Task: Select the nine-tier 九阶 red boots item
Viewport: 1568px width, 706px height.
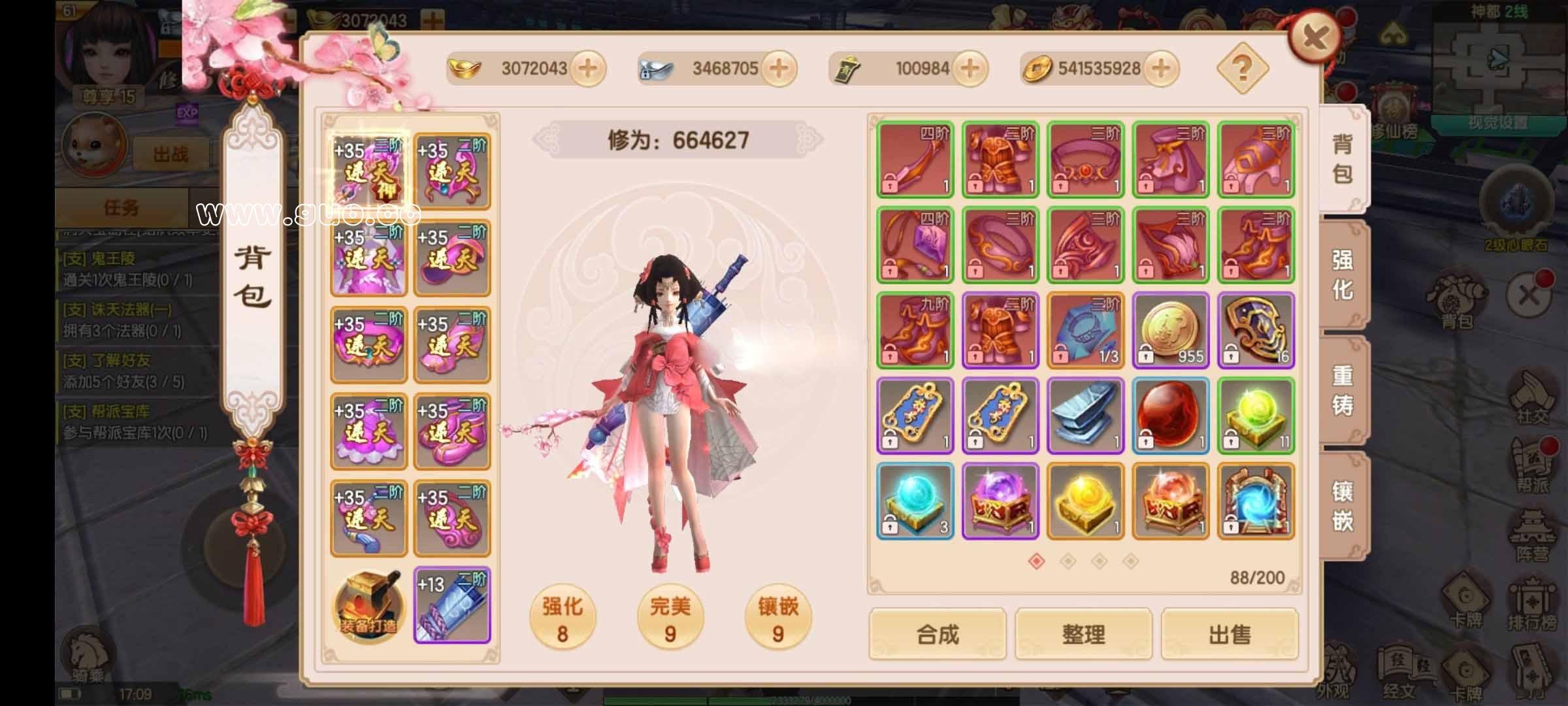Action: (x=915, y=330)
